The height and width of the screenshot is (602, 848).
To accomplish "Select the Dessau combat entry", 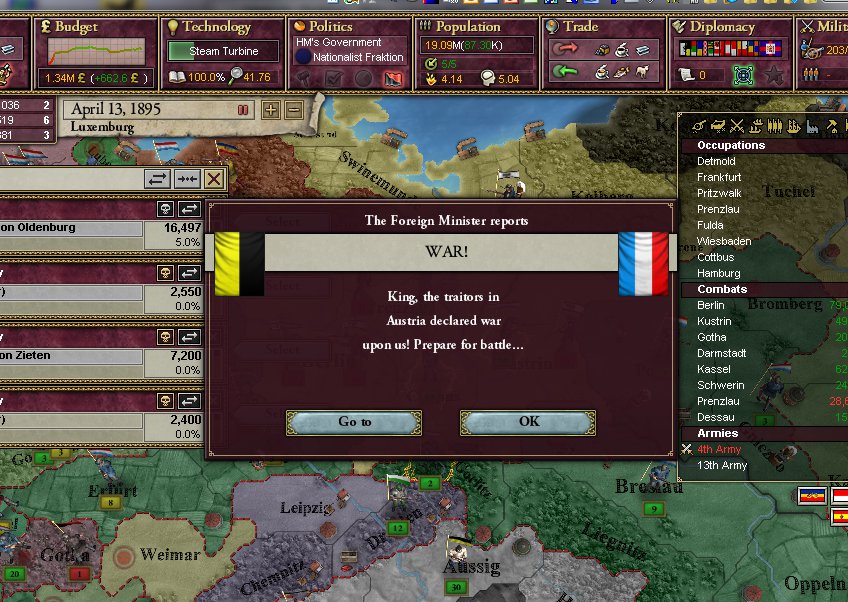I will point(716,417).
